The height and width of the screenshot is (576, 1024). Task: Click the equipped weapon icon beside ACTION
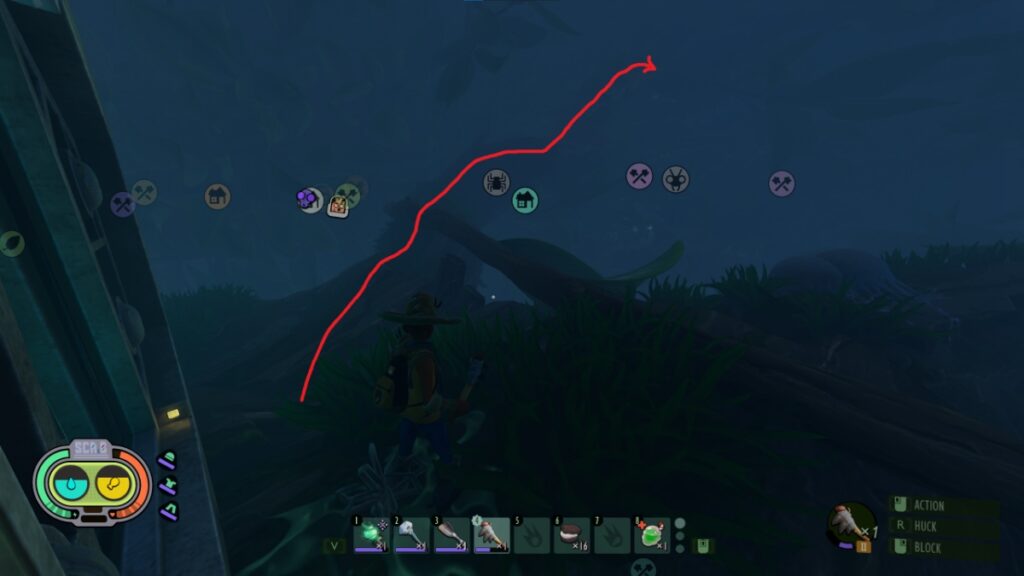[x=850, y=522]
